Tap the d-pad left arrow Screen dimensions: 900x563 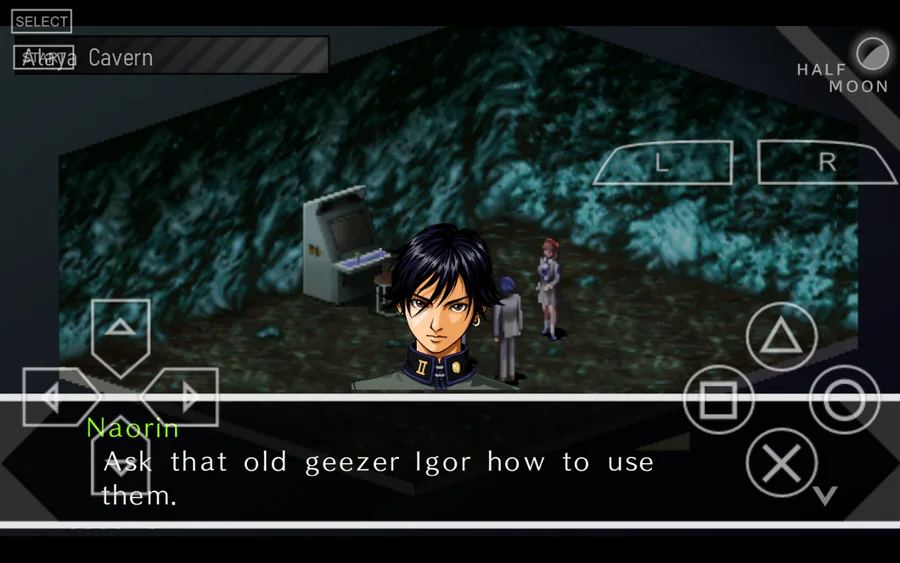[55, 397]
